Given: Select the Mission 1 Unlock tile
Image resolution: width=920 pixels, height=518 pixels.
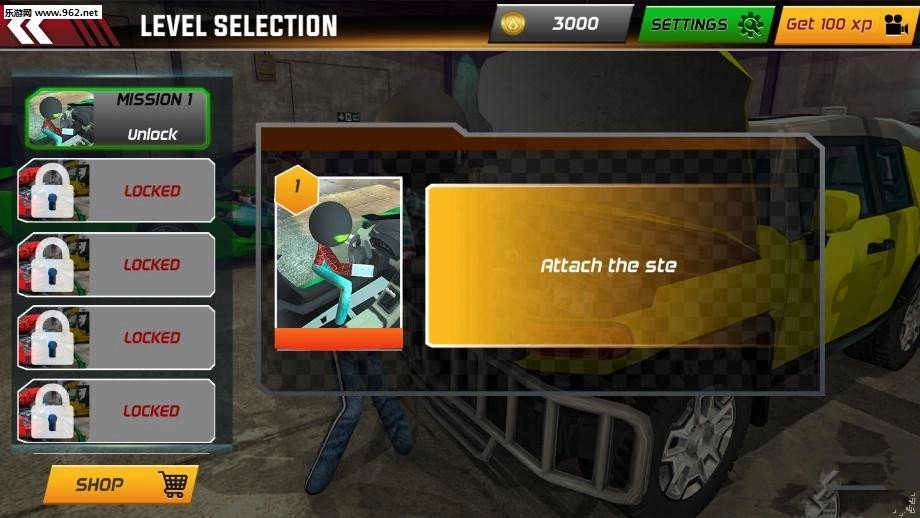Looking at the screenshot, I should coord(118,117).
